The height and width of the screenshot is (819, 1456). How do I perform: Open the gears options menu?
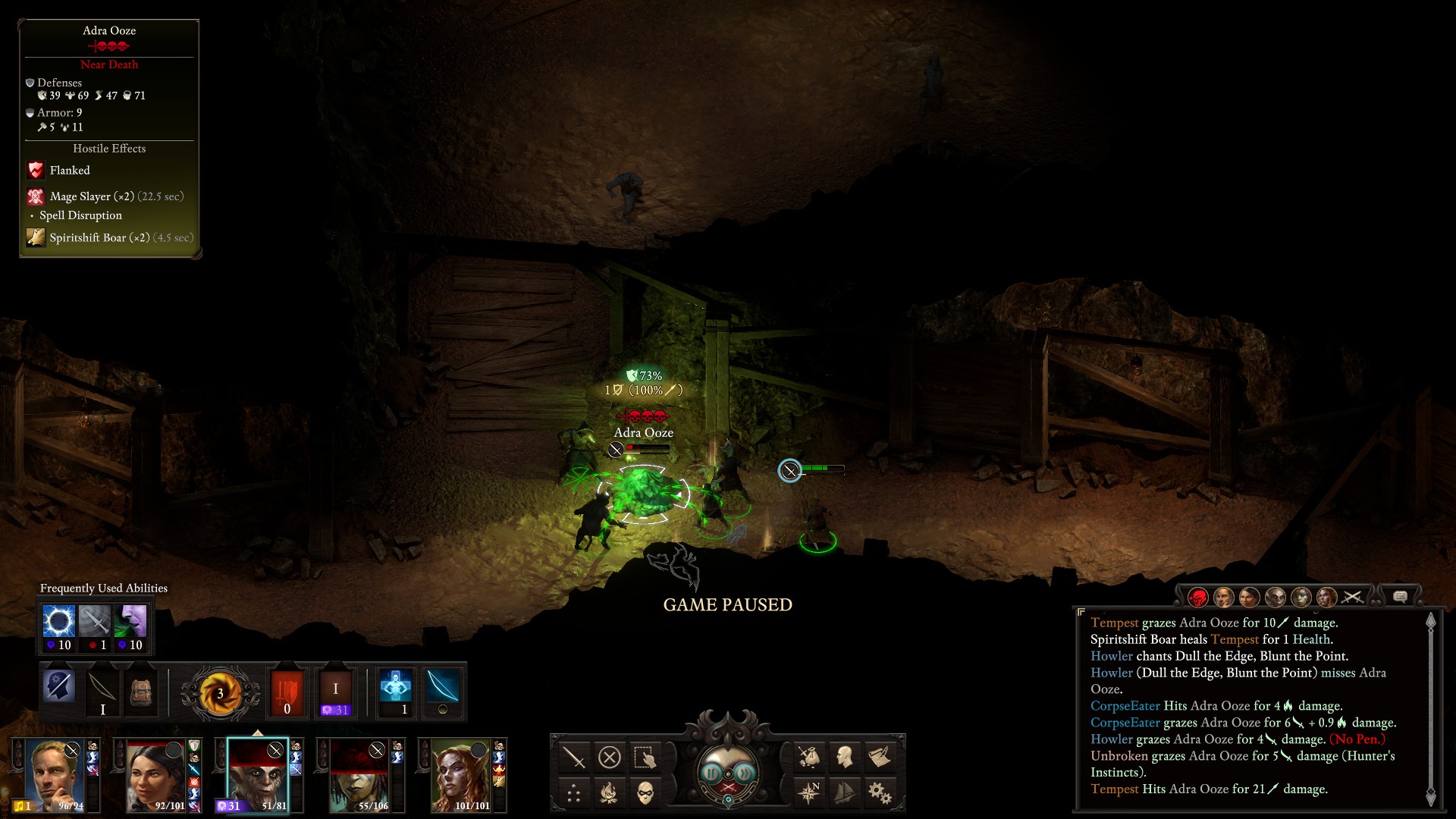[880, 793]
